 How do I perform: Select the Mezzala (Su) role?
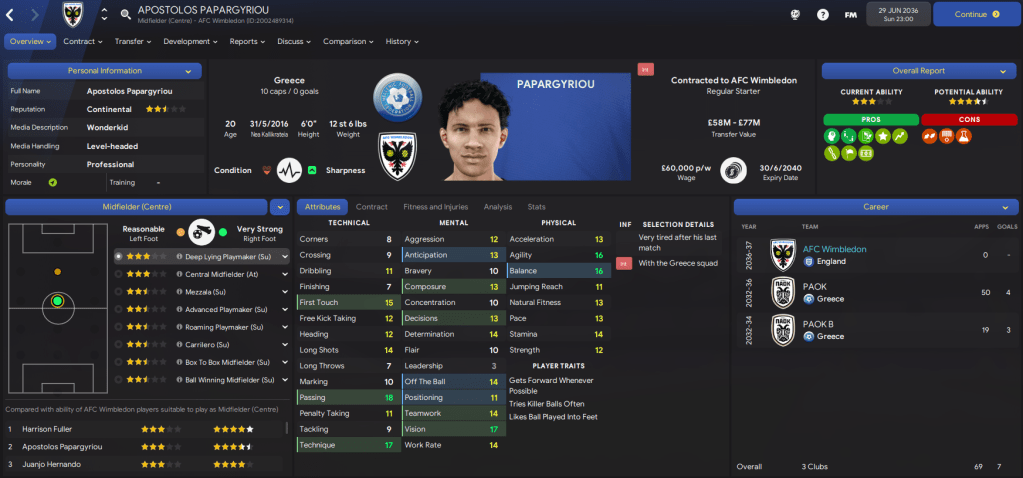tap(209, 291)
